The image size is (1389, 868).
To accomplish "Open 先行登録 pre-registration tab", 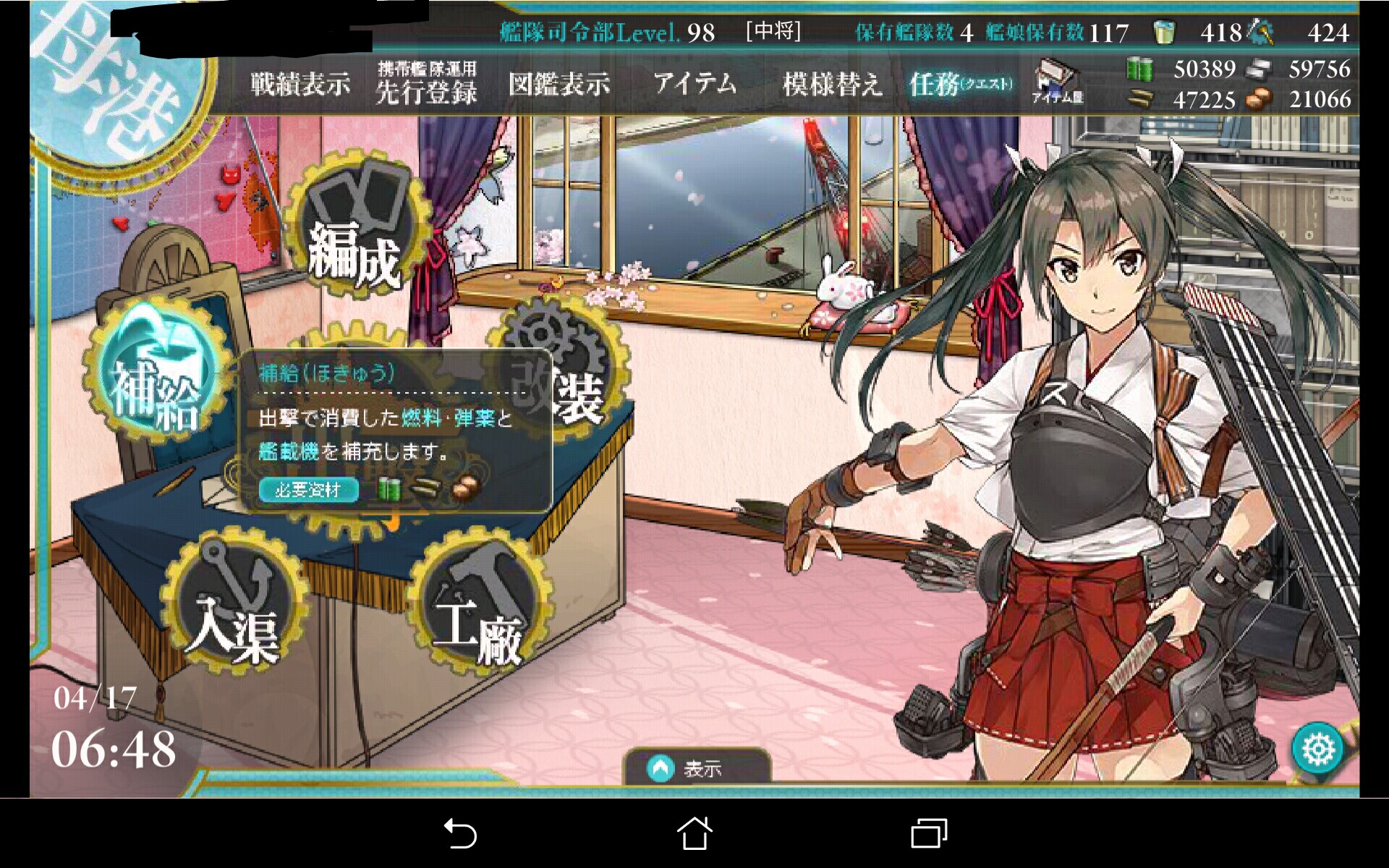I will click(427, 85).
